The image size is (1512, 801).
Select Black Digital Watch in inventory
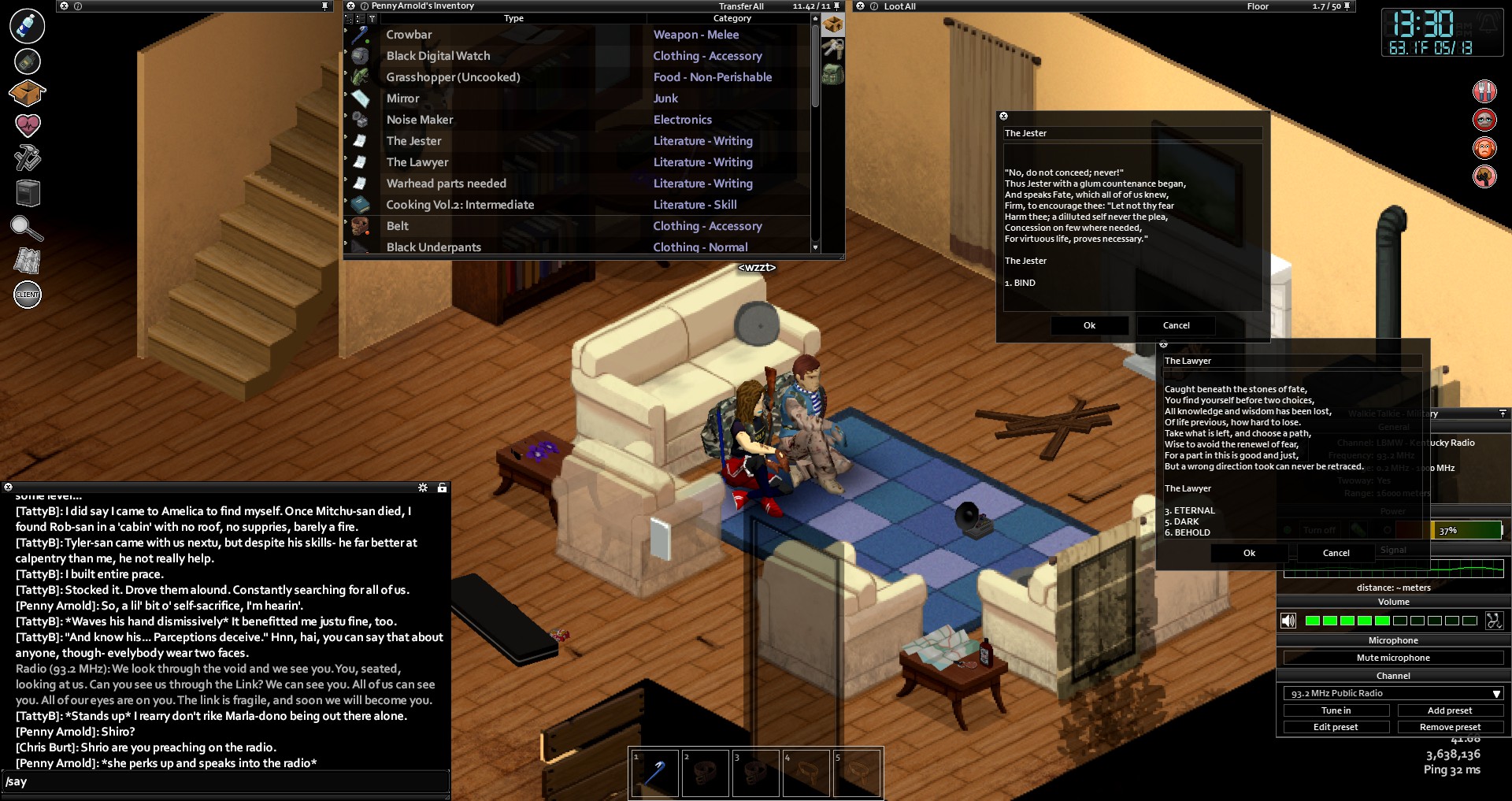tap(438, 56)
